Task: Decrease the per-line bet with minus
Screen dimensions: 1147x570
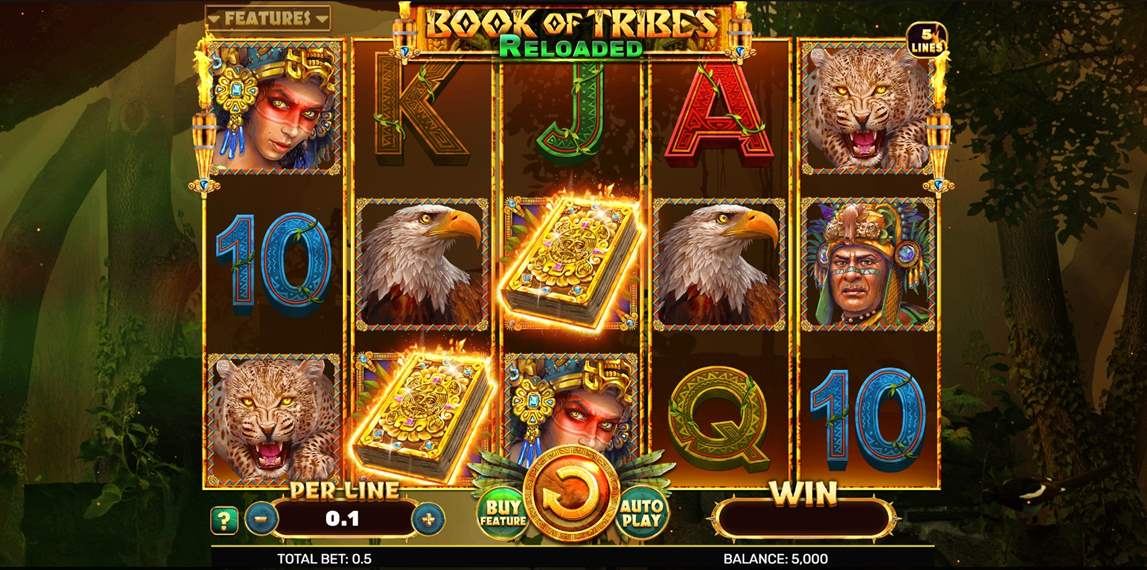Action: point(260,519)
